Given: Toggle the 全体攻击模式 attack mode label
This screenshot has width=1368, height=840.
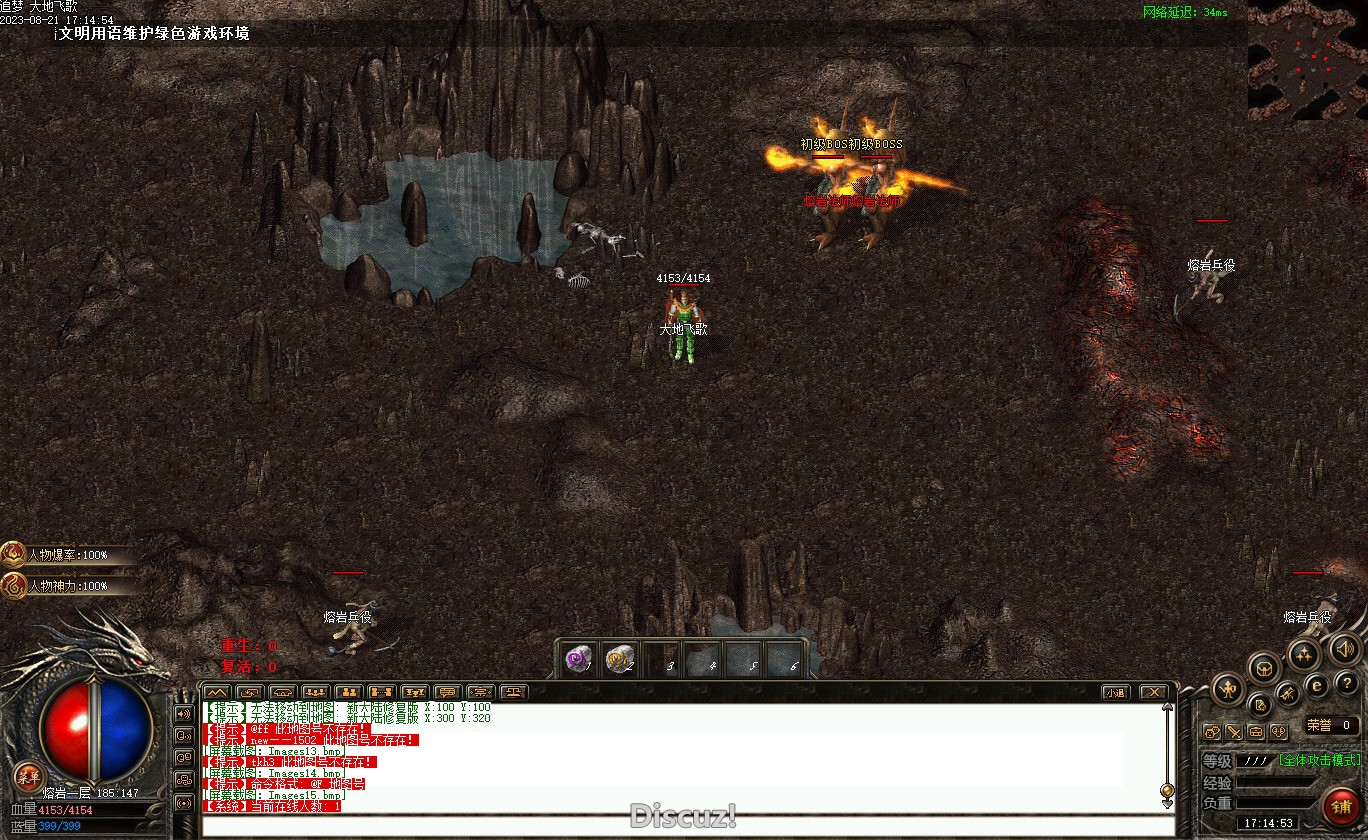Looking at the screenshot, I should tap(1319, 760).
